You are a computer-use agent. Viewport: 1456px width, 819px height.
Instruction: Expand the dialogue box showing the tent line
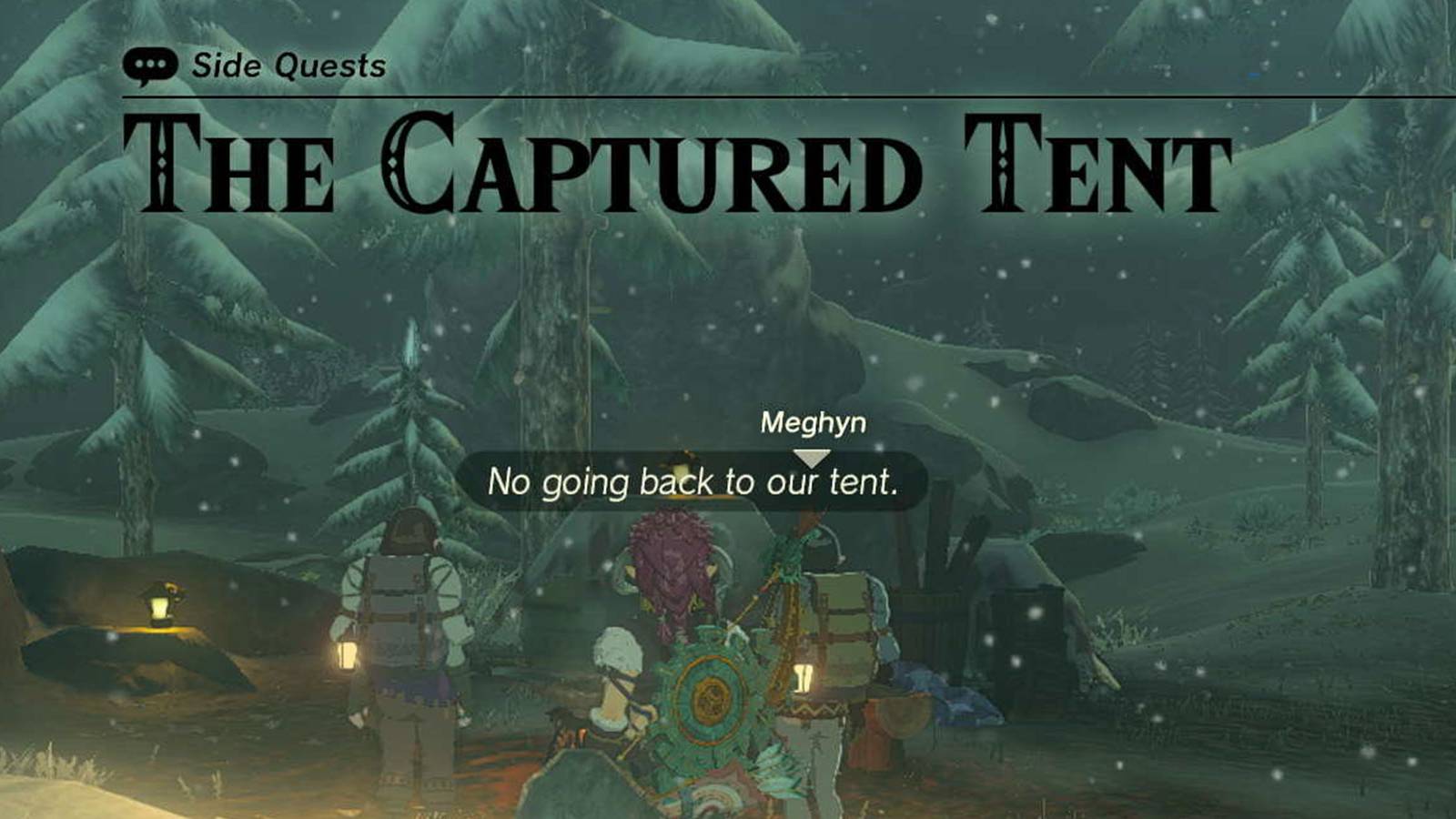pos(696,484)
